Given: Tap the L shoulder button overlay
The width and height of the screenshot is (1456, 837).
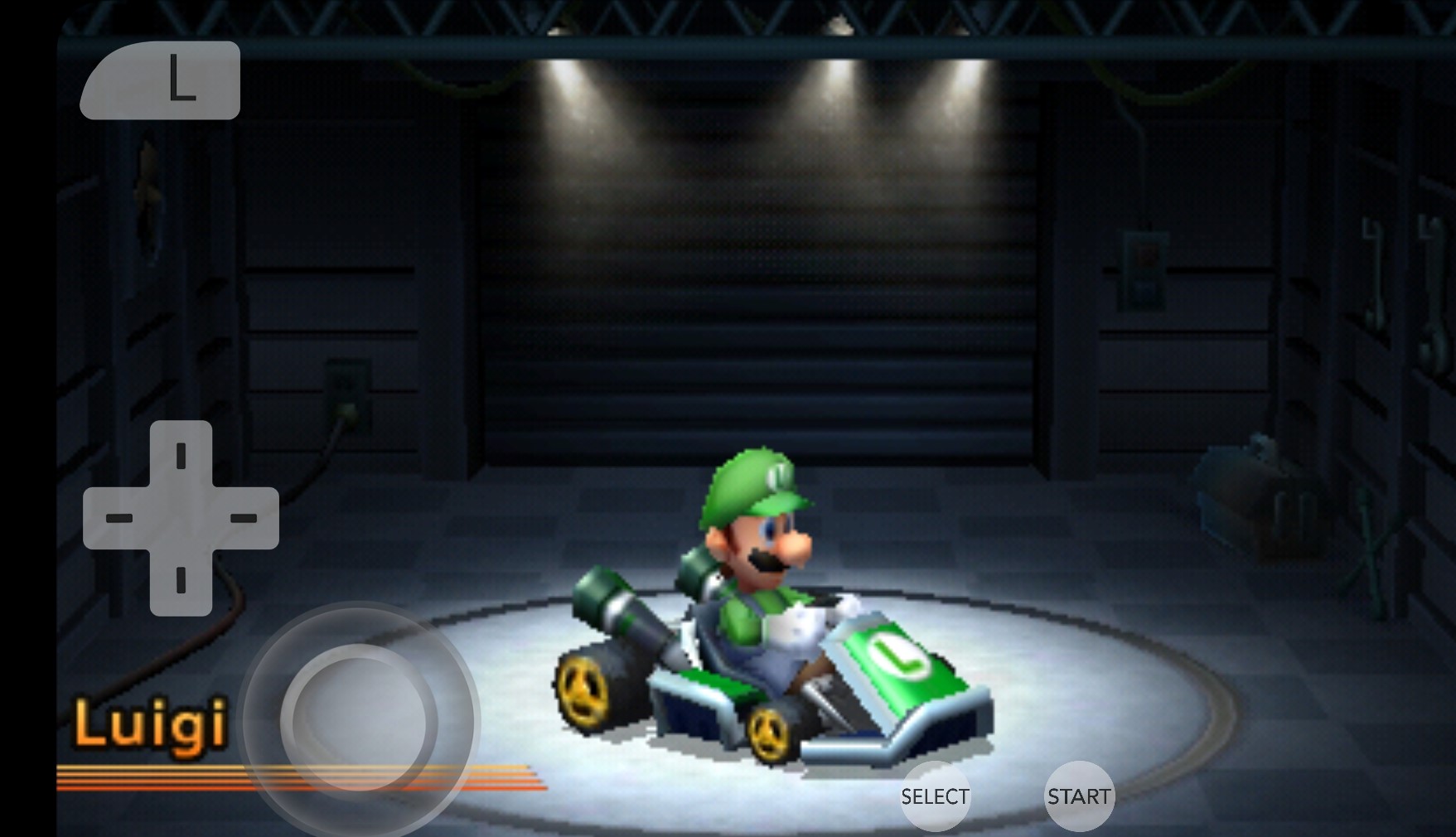Looking at the screenshot, I should (x=161, y=80).
